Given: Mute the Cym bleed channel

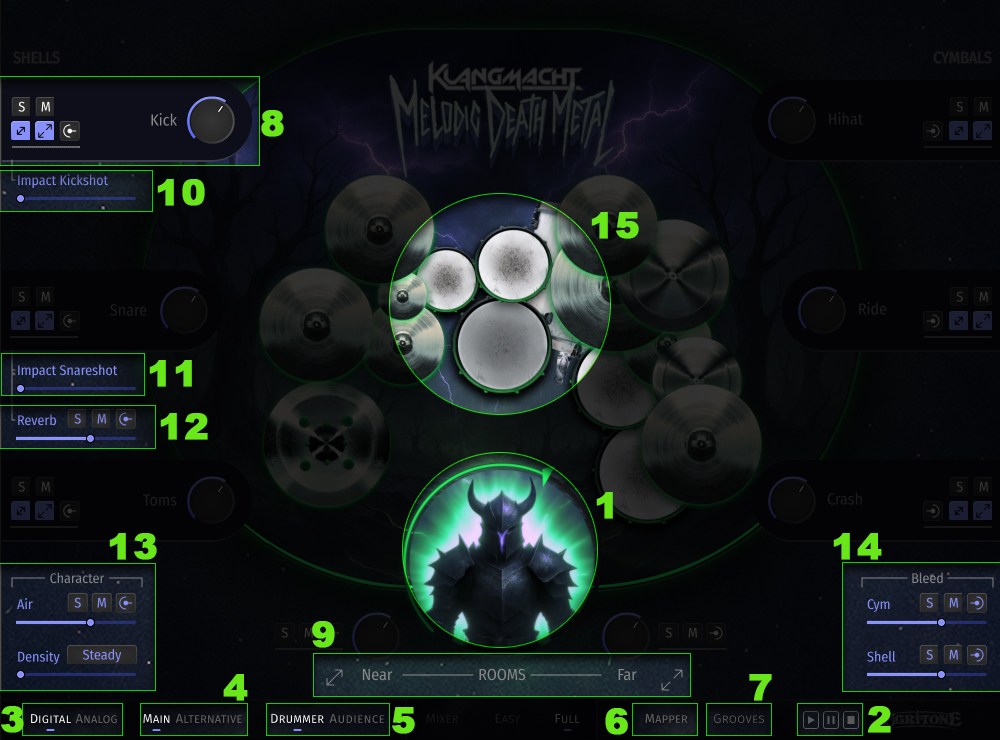Looking at the screenshot, I should point(954,603).
